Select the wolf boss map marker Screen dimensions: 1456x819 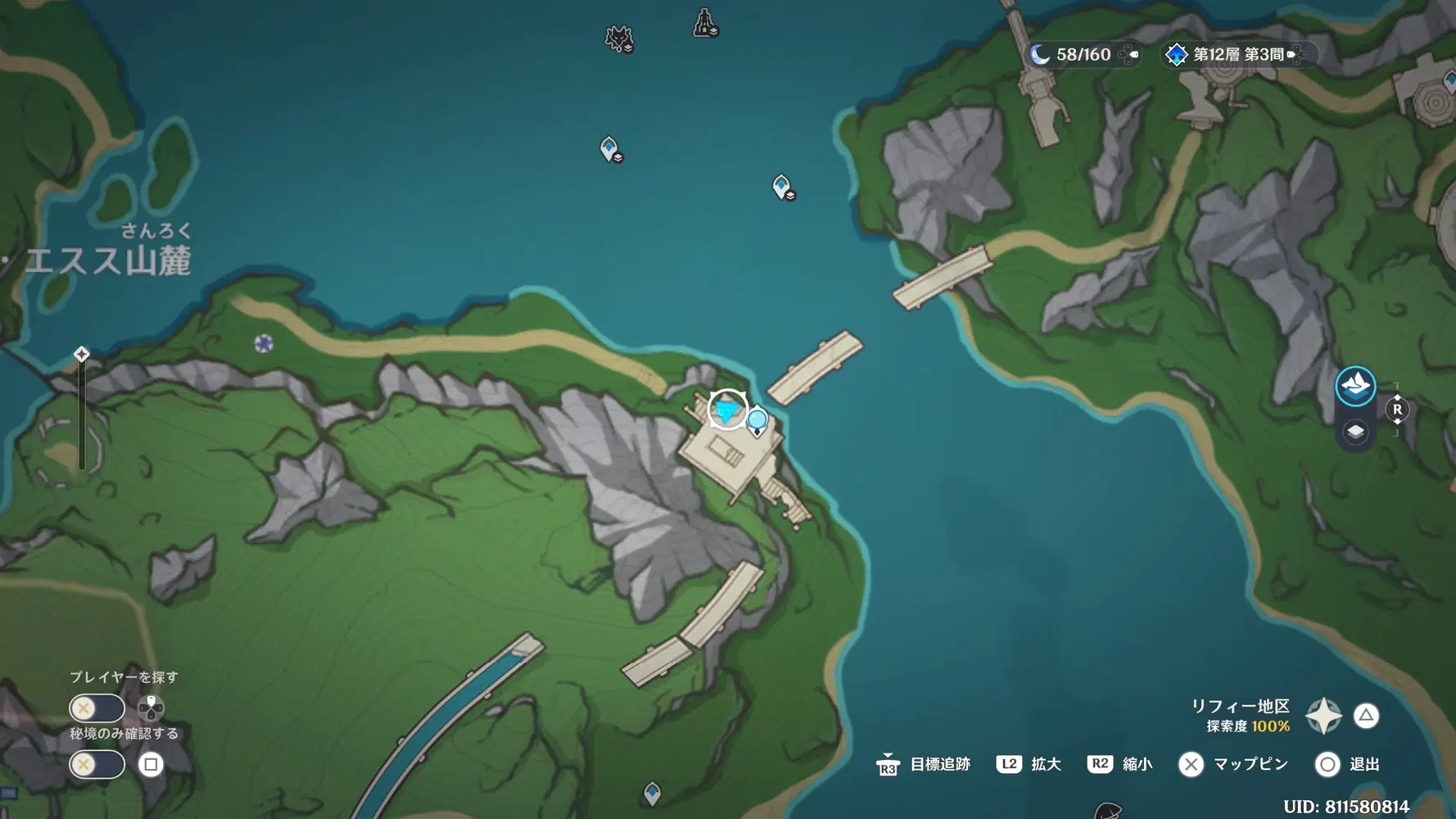click(x=619, y=38)
